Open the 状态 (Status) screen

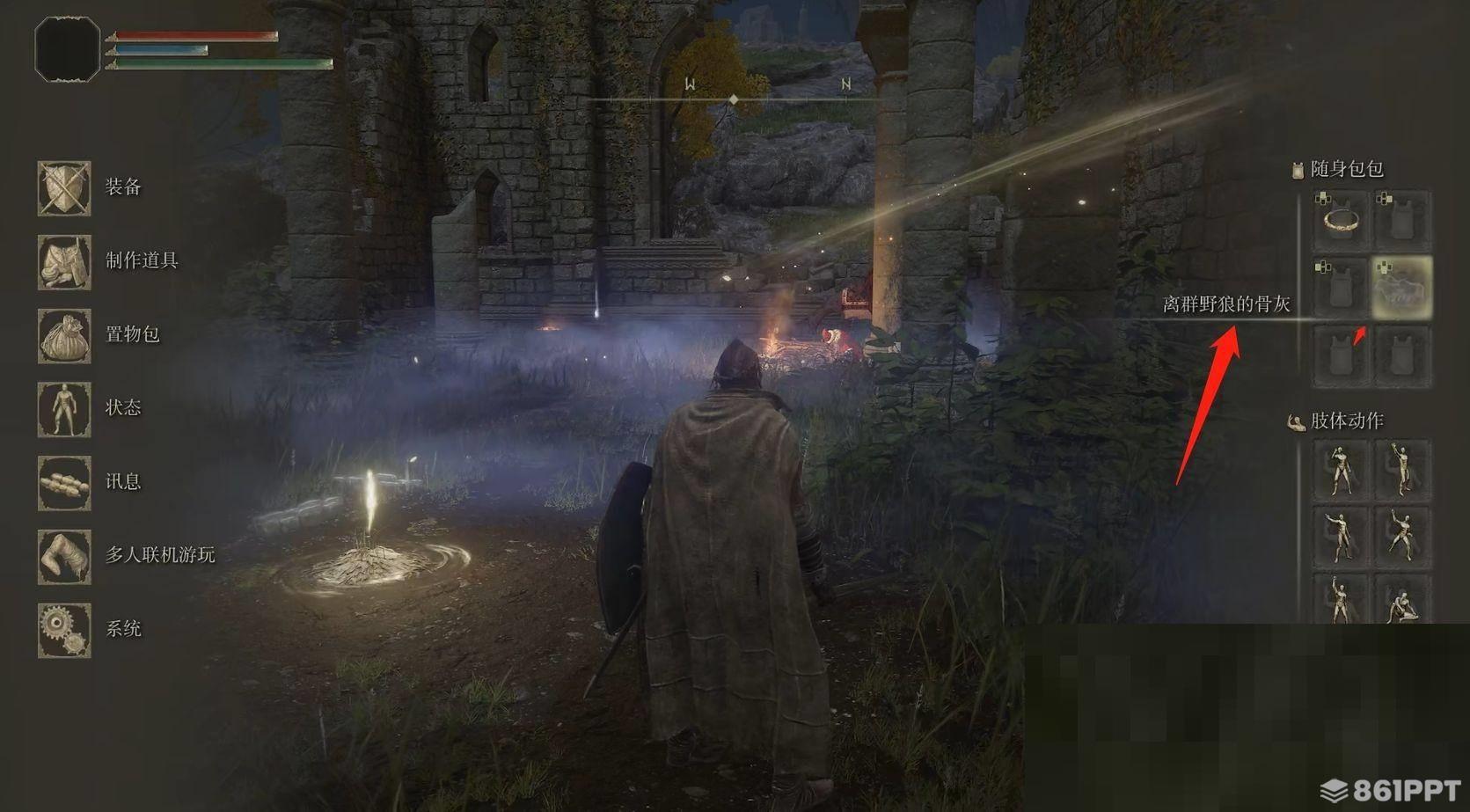tap(64, 408)
